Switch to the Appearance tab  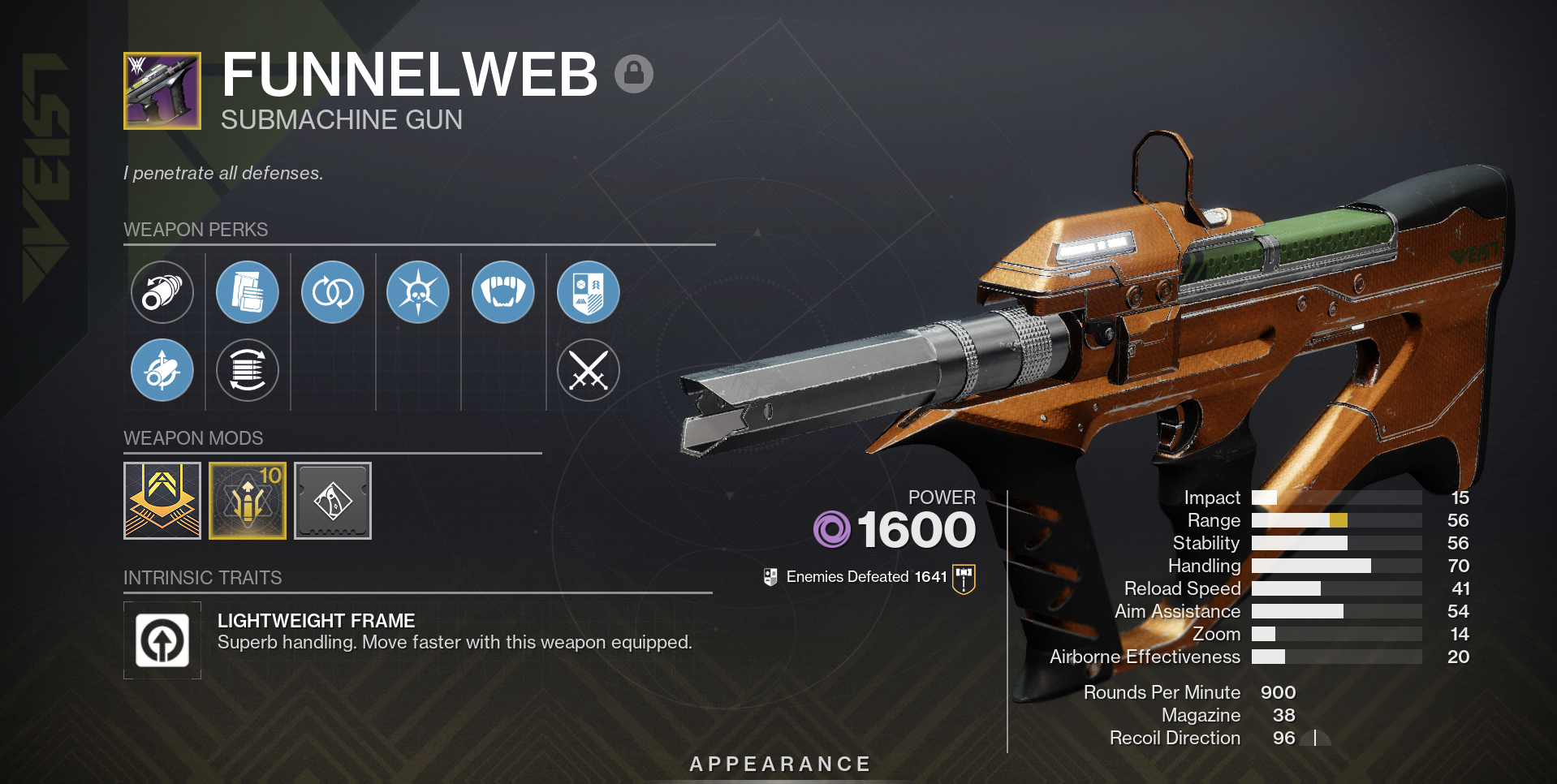pyautogui.click(x=778, y=763)
